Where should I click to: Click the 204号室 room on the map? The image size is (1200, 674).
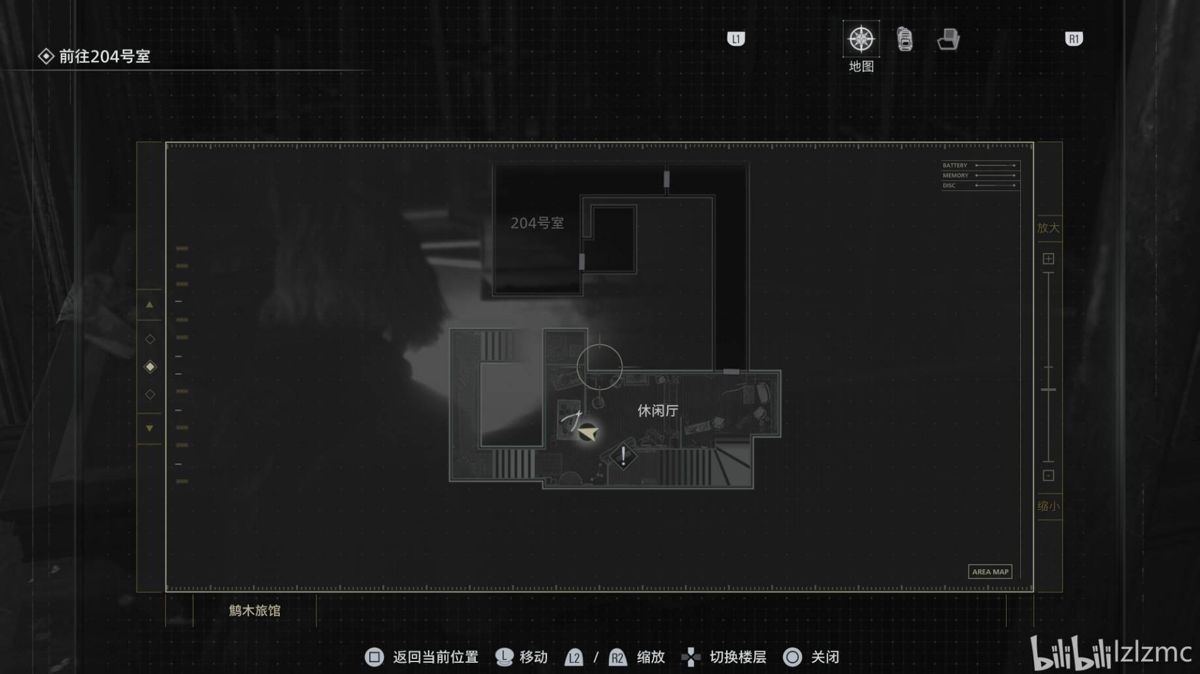[x=537, y=223]
